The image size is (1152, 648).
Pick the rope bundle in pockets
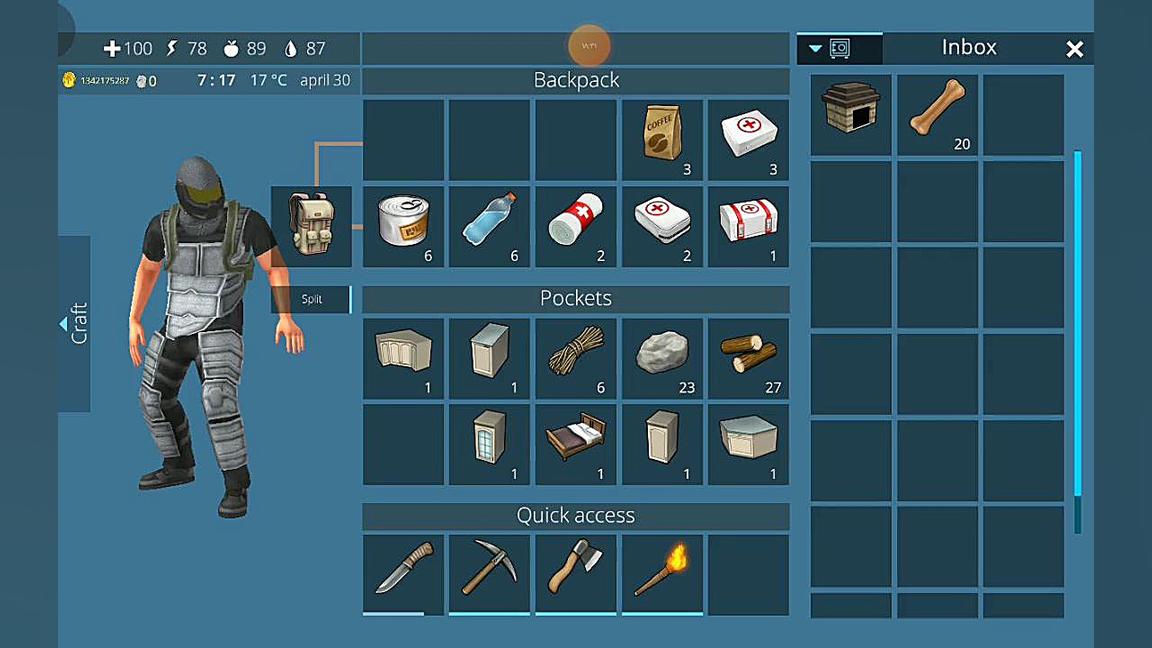[576, 359]
